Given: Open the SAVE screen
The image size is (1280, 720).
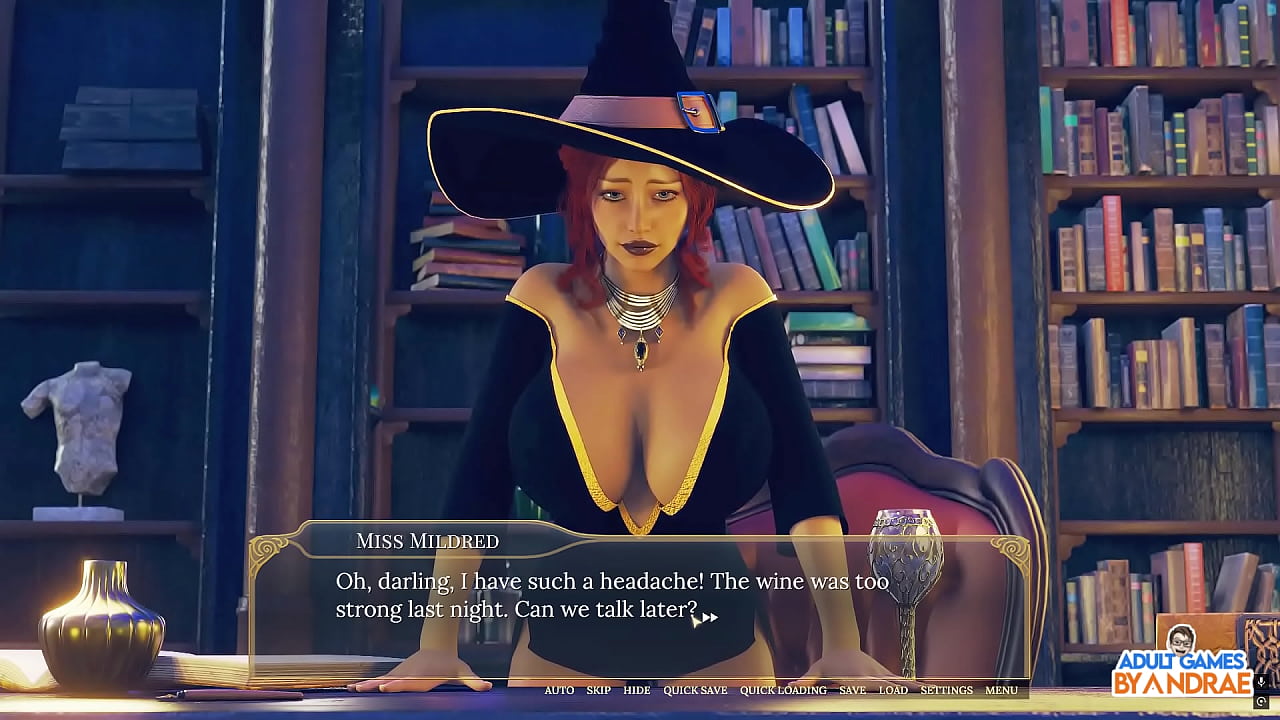Looking at the screenshot, I should click(852, 690).
